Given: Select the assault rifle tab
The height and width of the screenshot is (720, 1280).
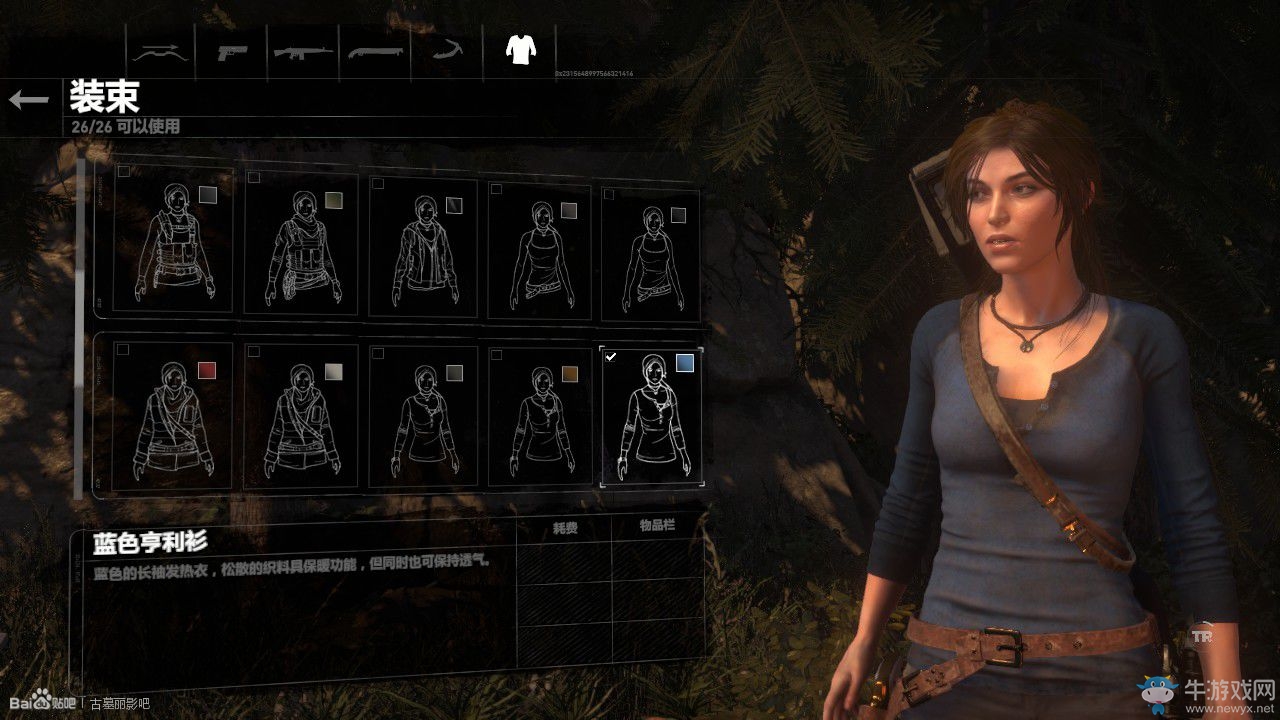Looking at the screenshot, I should [304, 51].
